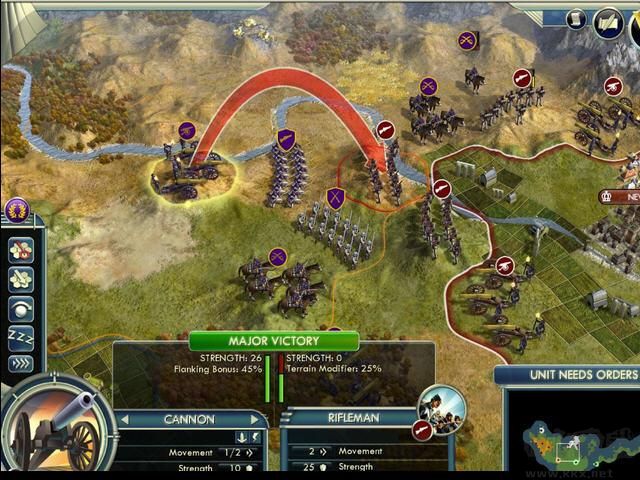Select the highlighted cannon unit flag
Image resolution: width=640 pixels, height=480 pixels.
187,130
